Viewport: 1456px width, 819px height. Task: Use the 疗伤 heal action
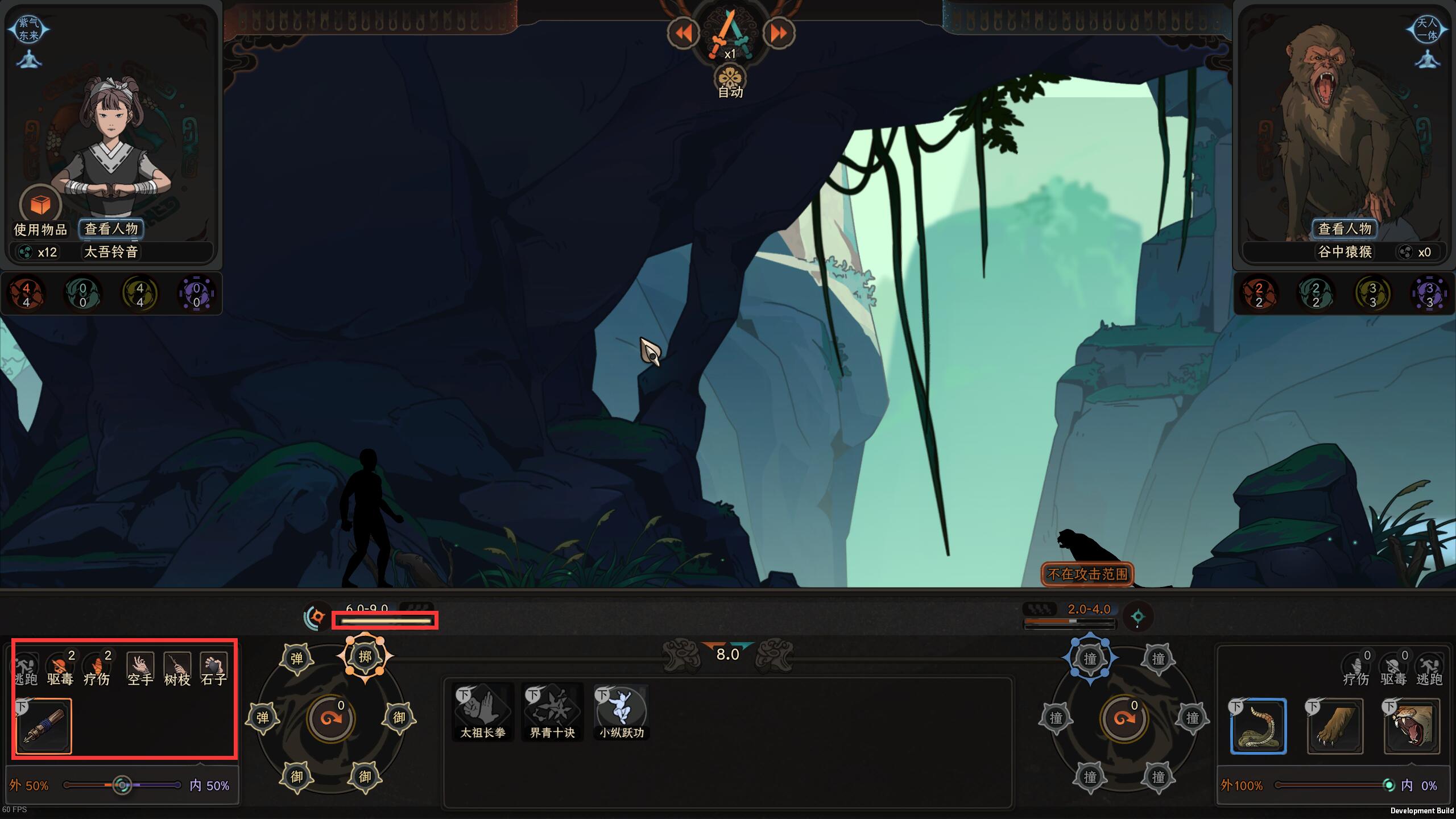(x=97, y=669)
